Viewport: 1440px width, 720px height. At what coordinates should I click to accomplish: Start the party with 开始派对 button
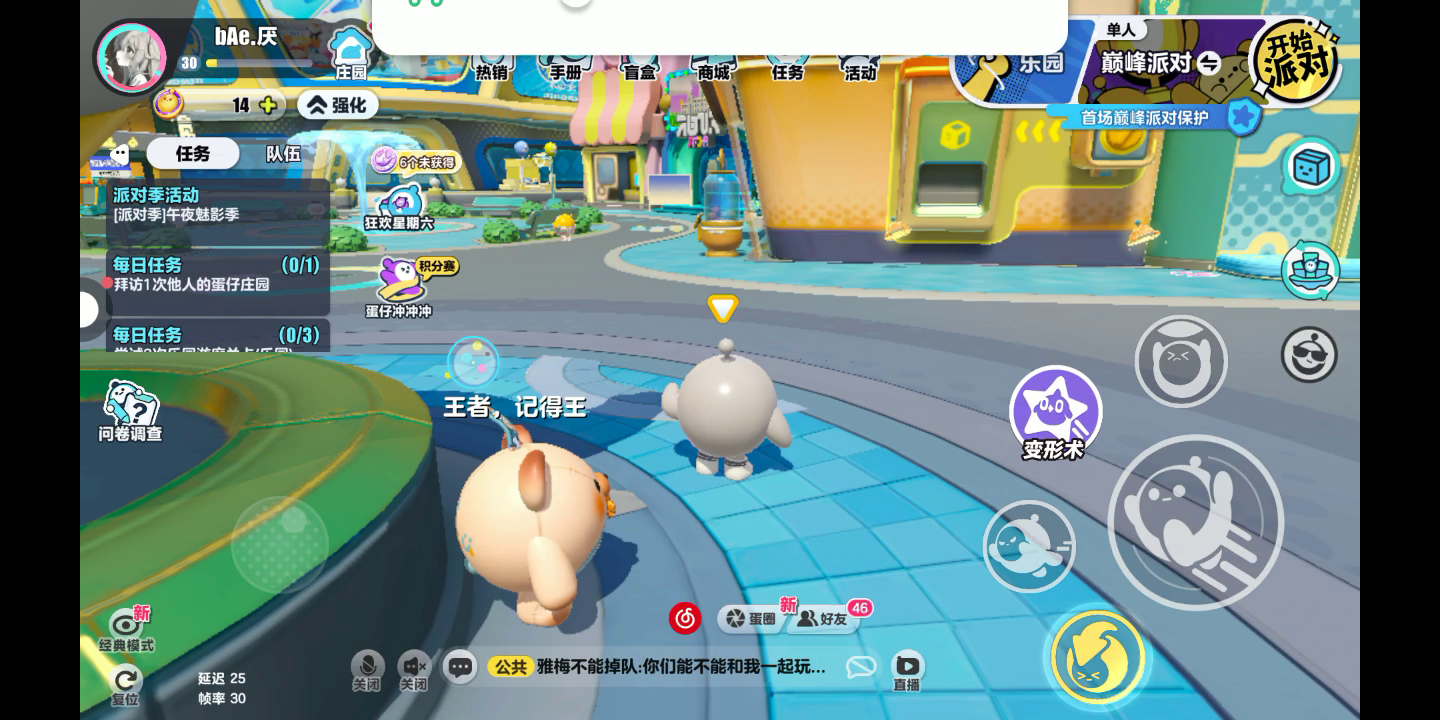(x=1297, y=62)
